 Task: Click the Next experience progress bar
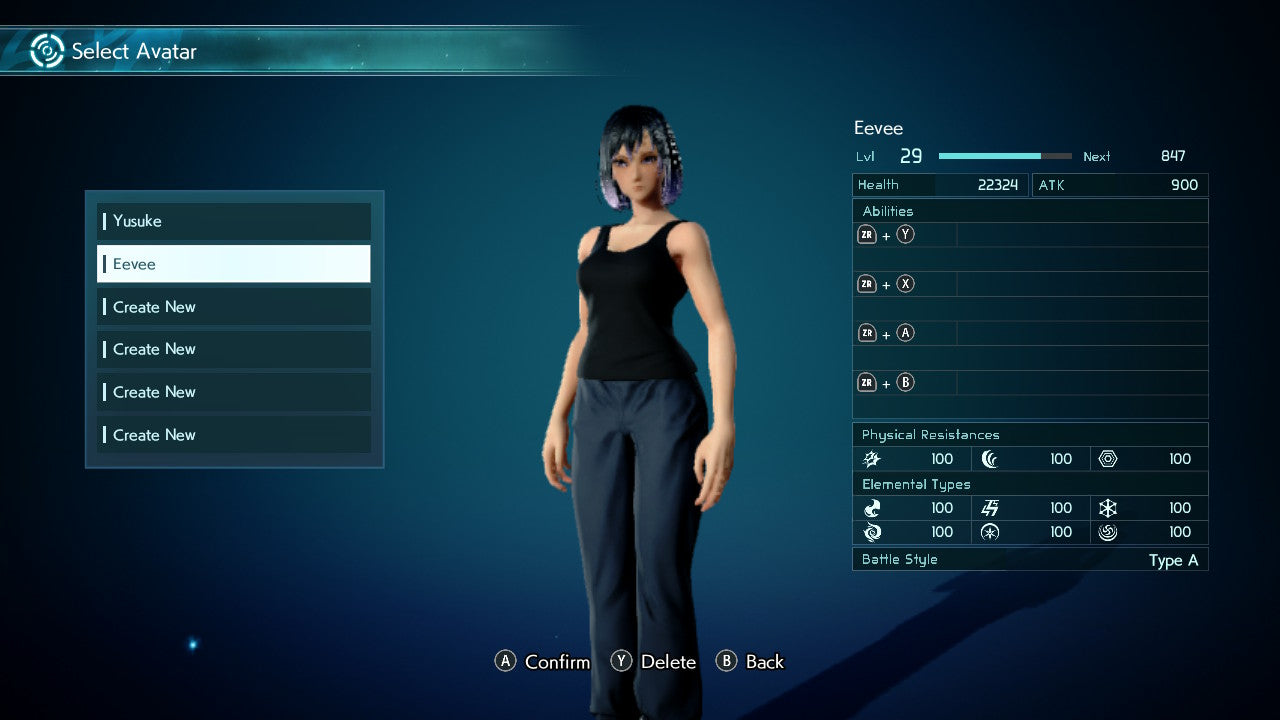point(1005,156)
